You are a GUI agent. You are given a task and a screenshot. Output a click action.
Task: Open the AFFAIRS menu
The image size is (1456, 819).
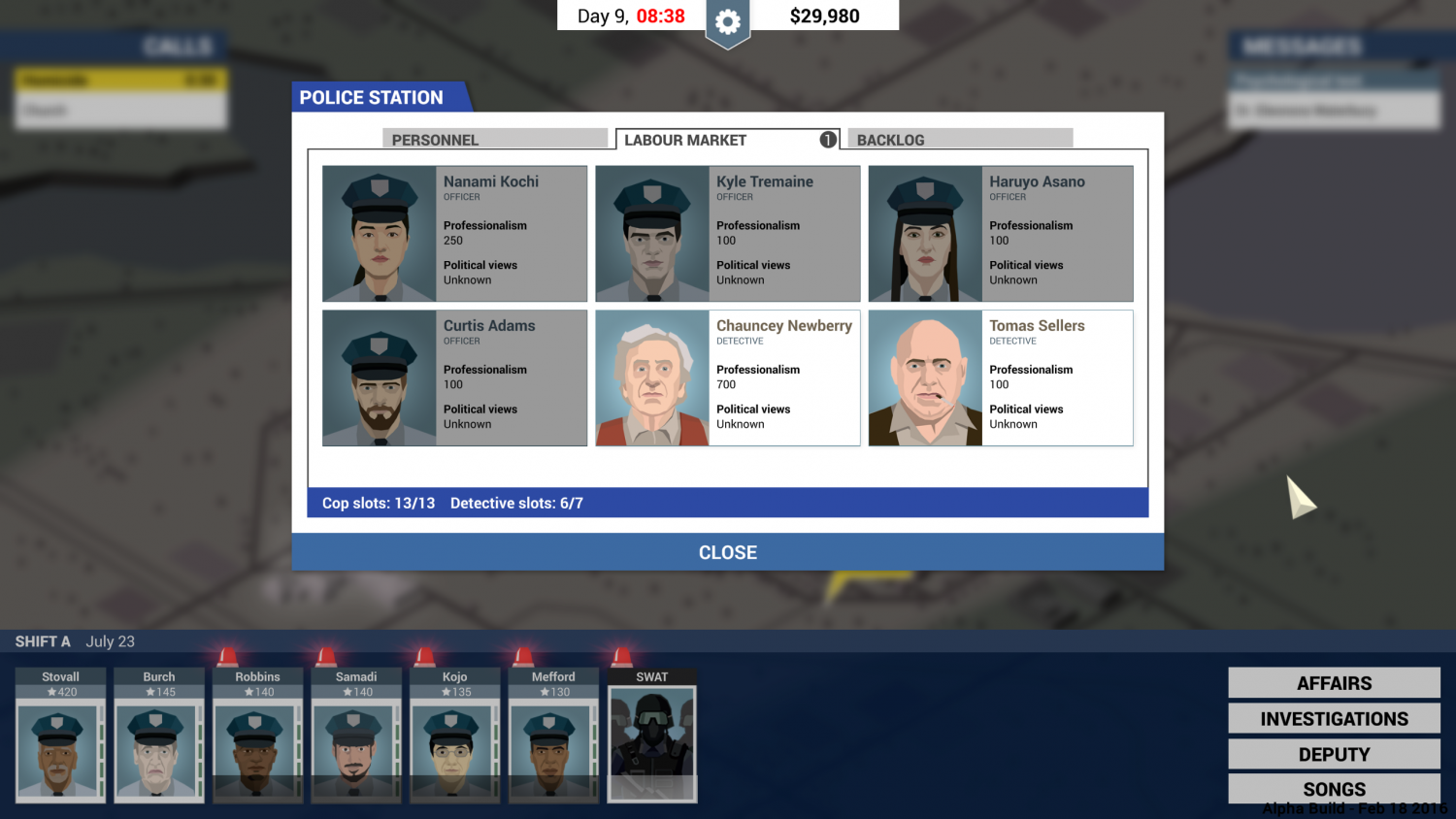1334,682
